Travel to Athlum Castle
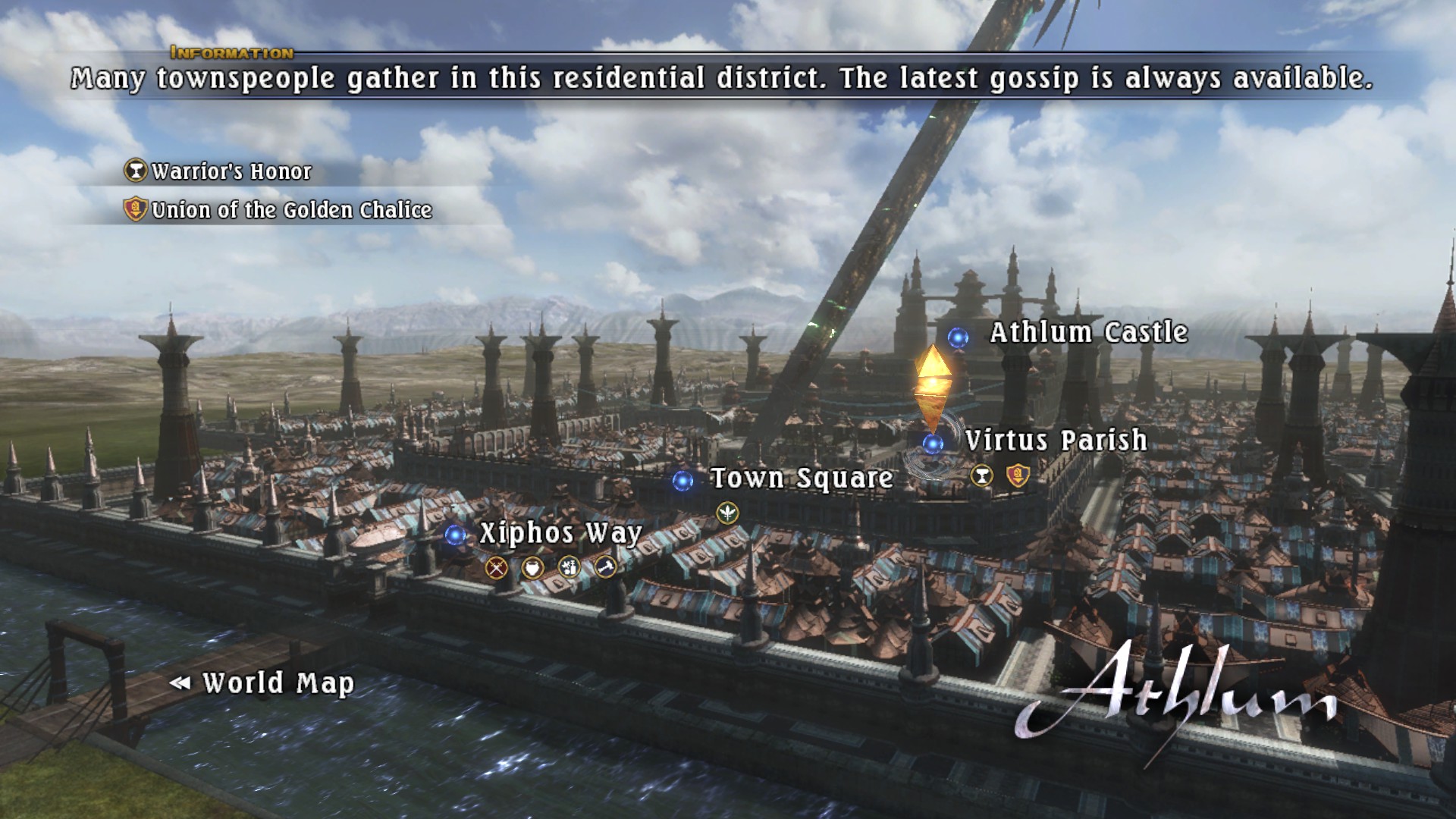Viewport: 1456px width, 819px height. tap(1088, 333)
